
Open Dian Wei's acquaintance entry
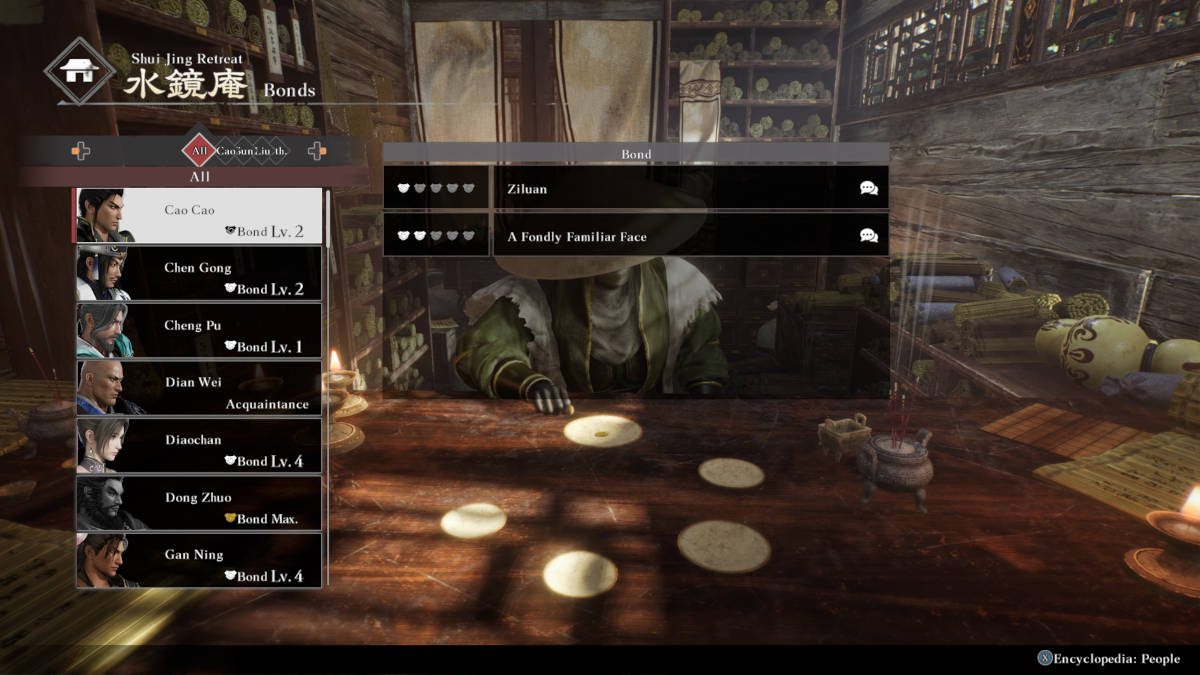point(199,388)
